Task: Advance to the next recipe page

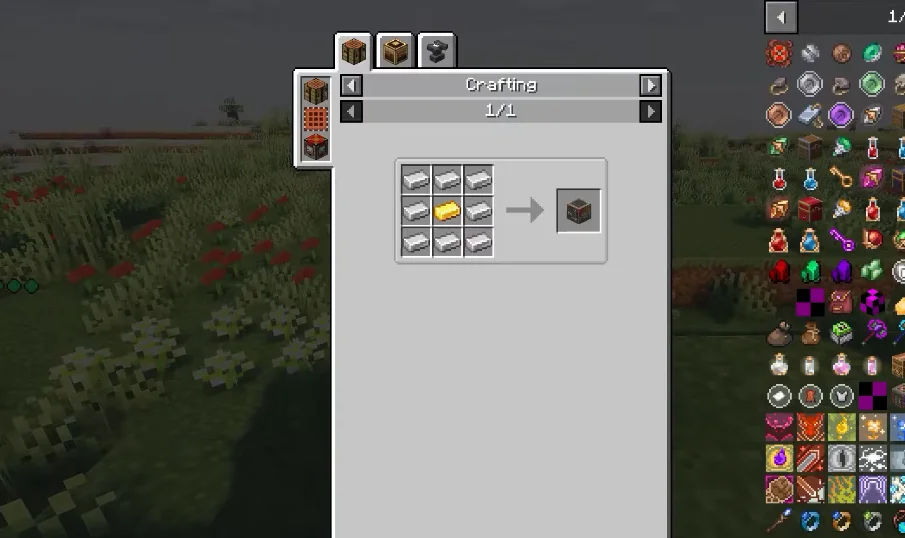Action: (651, 111)
